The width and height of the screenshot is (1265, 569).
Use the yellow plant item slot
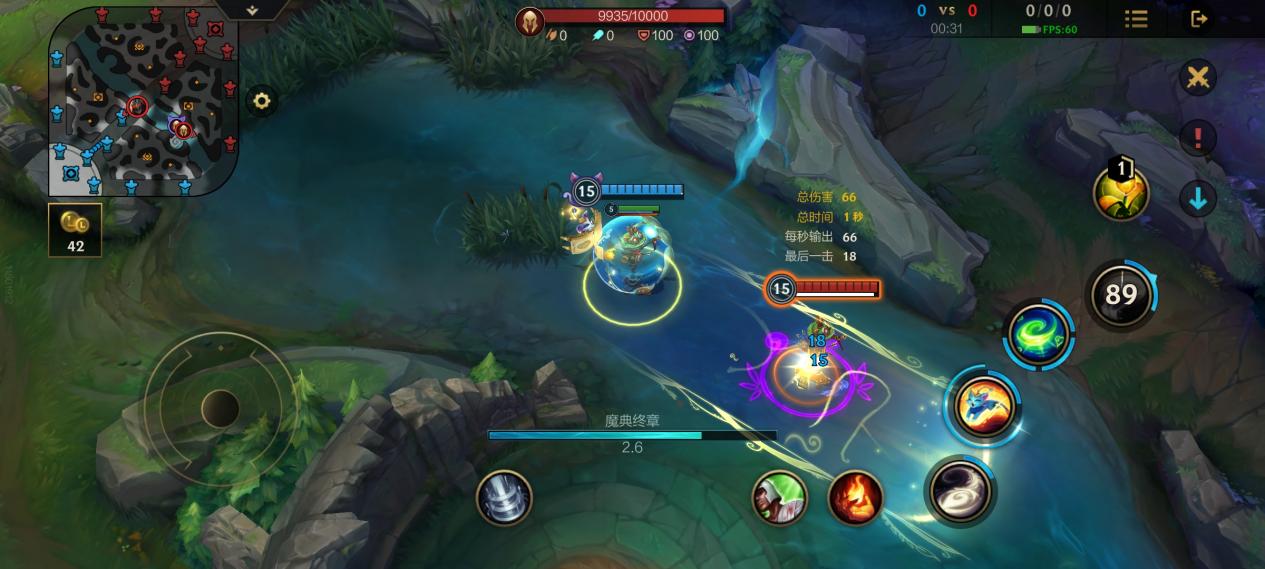1121,193
